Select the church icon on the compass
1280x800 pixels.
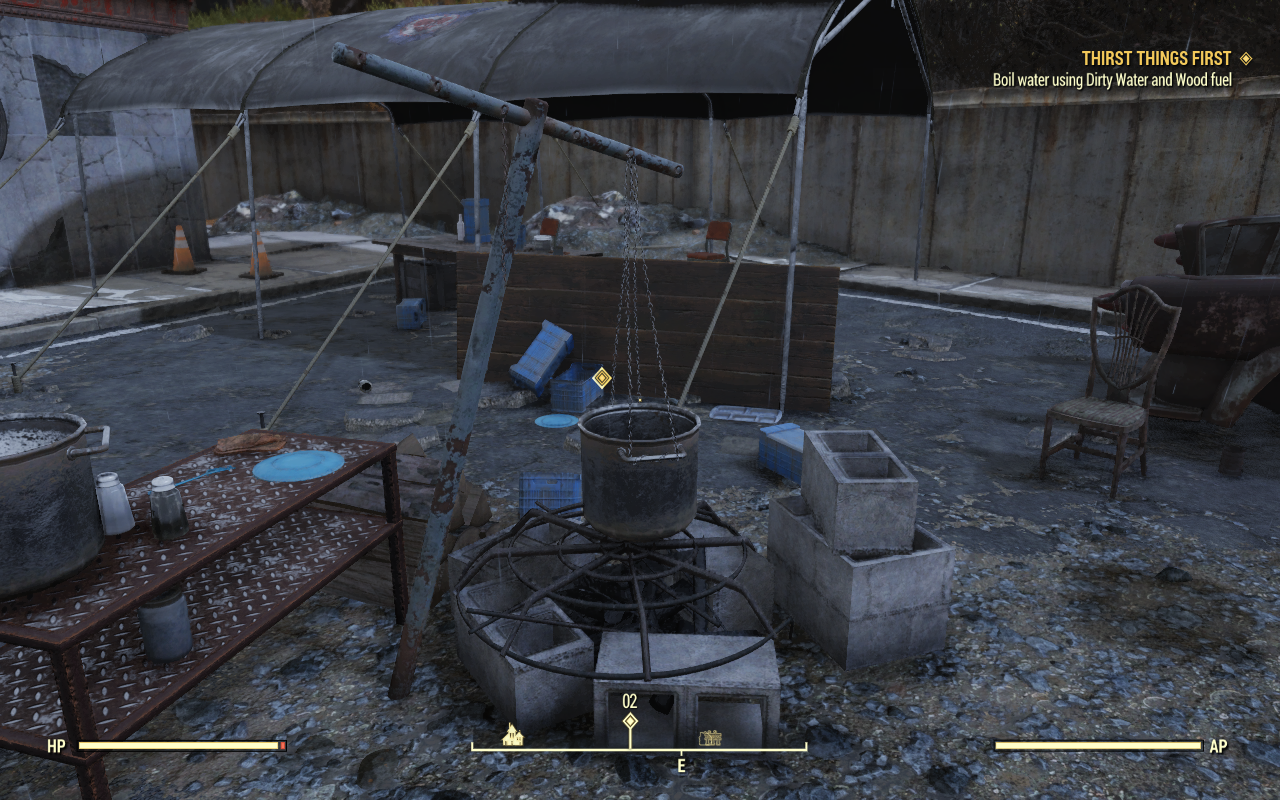(x=512, y=736)
